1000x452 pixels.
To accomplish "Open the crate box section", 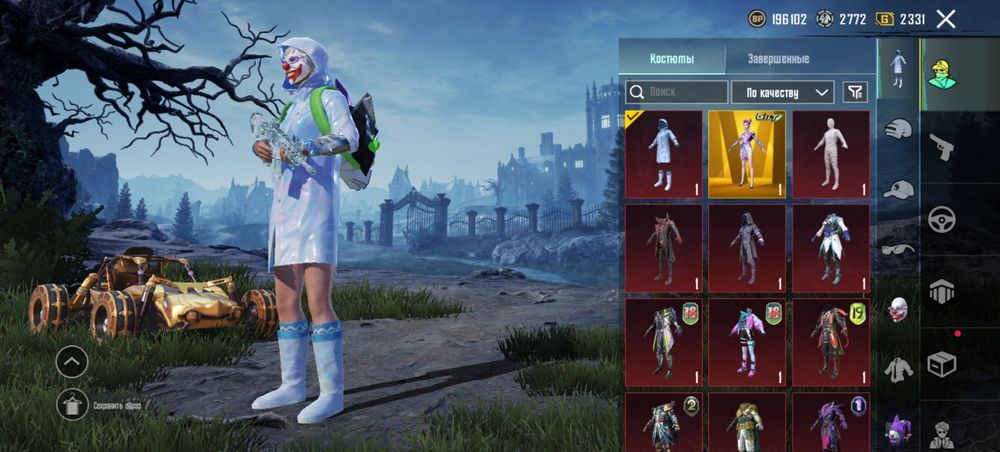I will pos(941,364).
